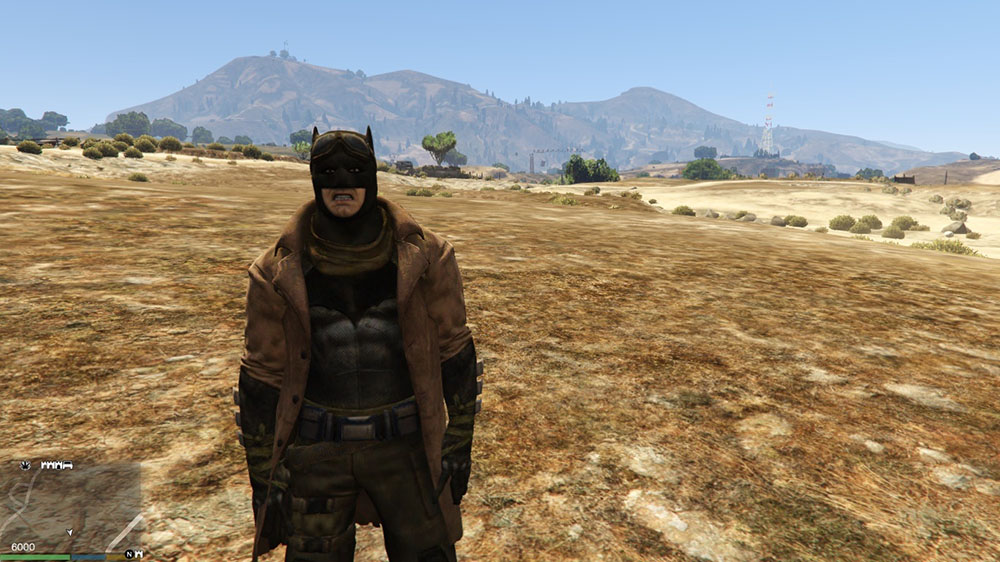This screenshot has height=562, width=1000.
Task: Click the white player arrow on minimap
Action: (x=69, y=532)
